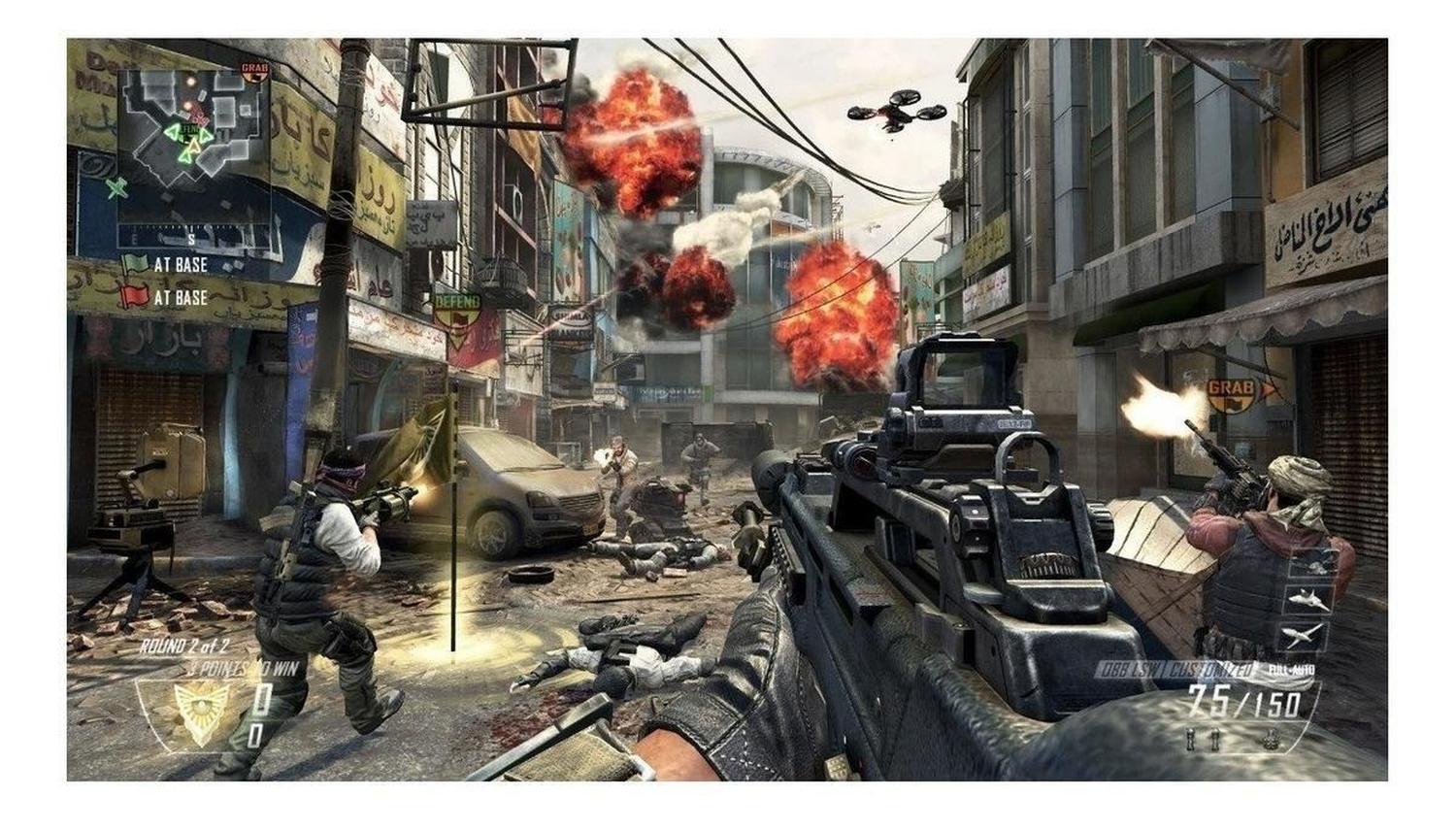Click the faction emblem beside the score
1456x830 pixels.
pyautogui.click(x=201, y=713)
